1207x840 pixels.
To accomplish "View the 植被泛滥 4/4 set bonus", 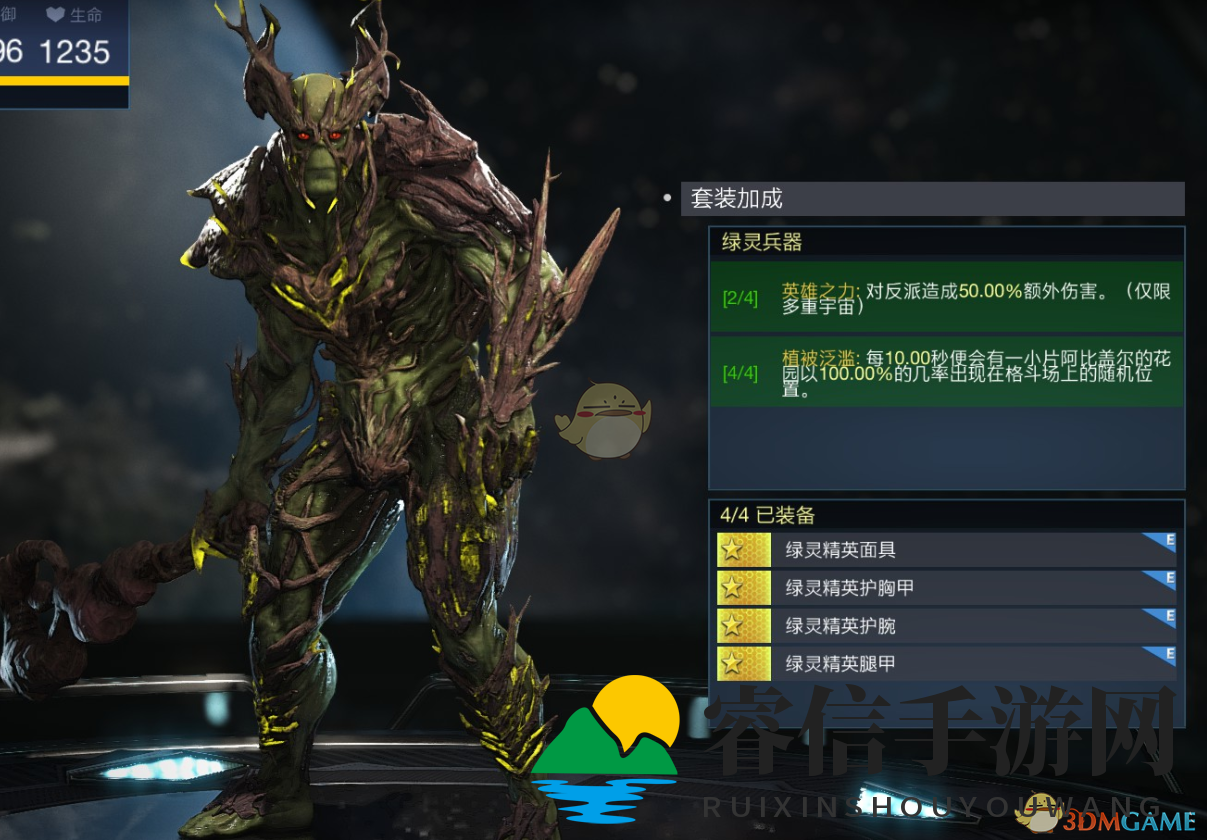I will click(x=946, y=372).
